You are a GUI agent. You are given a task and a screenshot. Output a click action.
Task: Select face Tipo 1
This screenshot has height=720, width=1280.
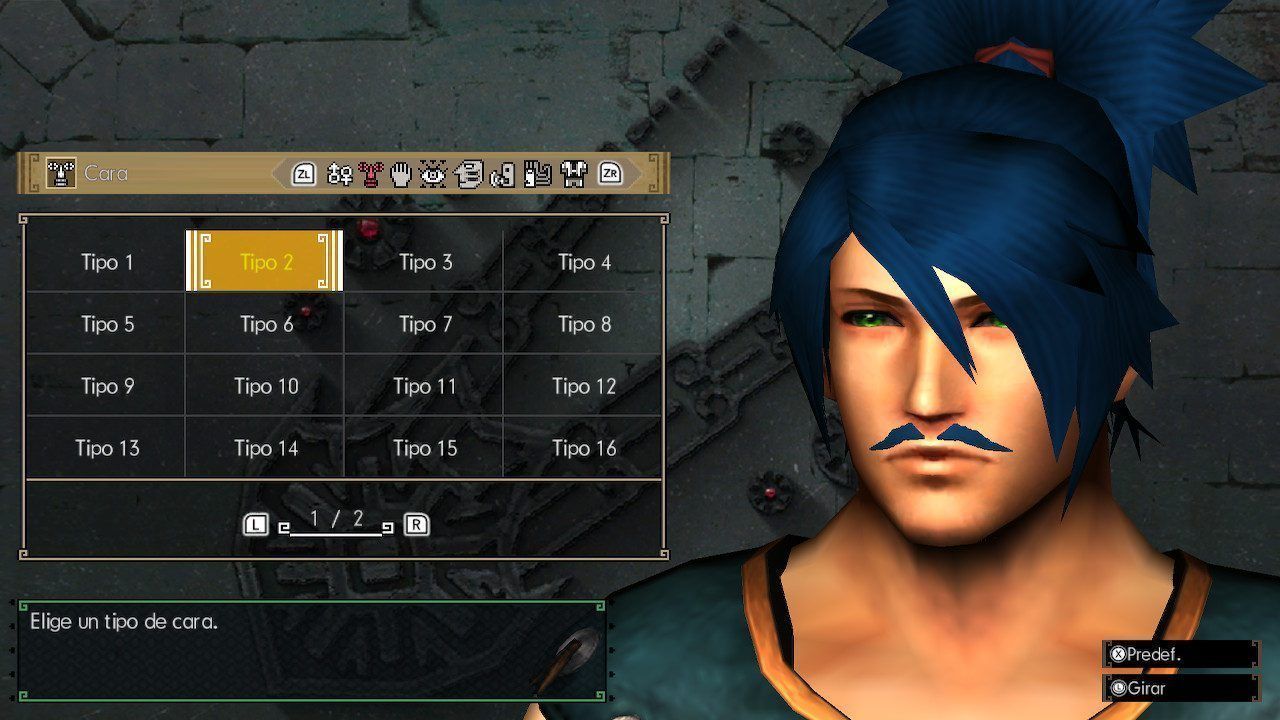coord(106,262)
